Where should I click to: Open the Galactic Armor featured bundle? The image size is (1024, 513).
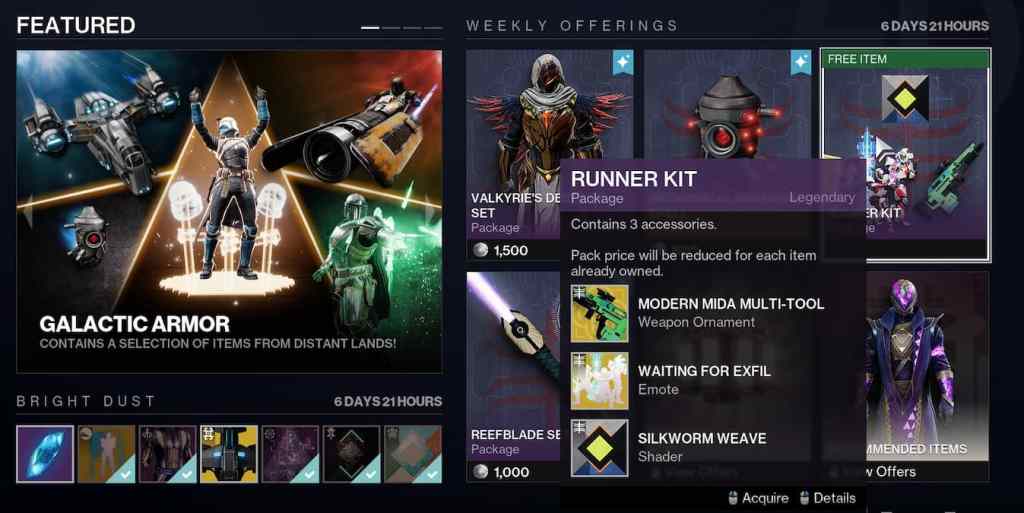(229, 211)
